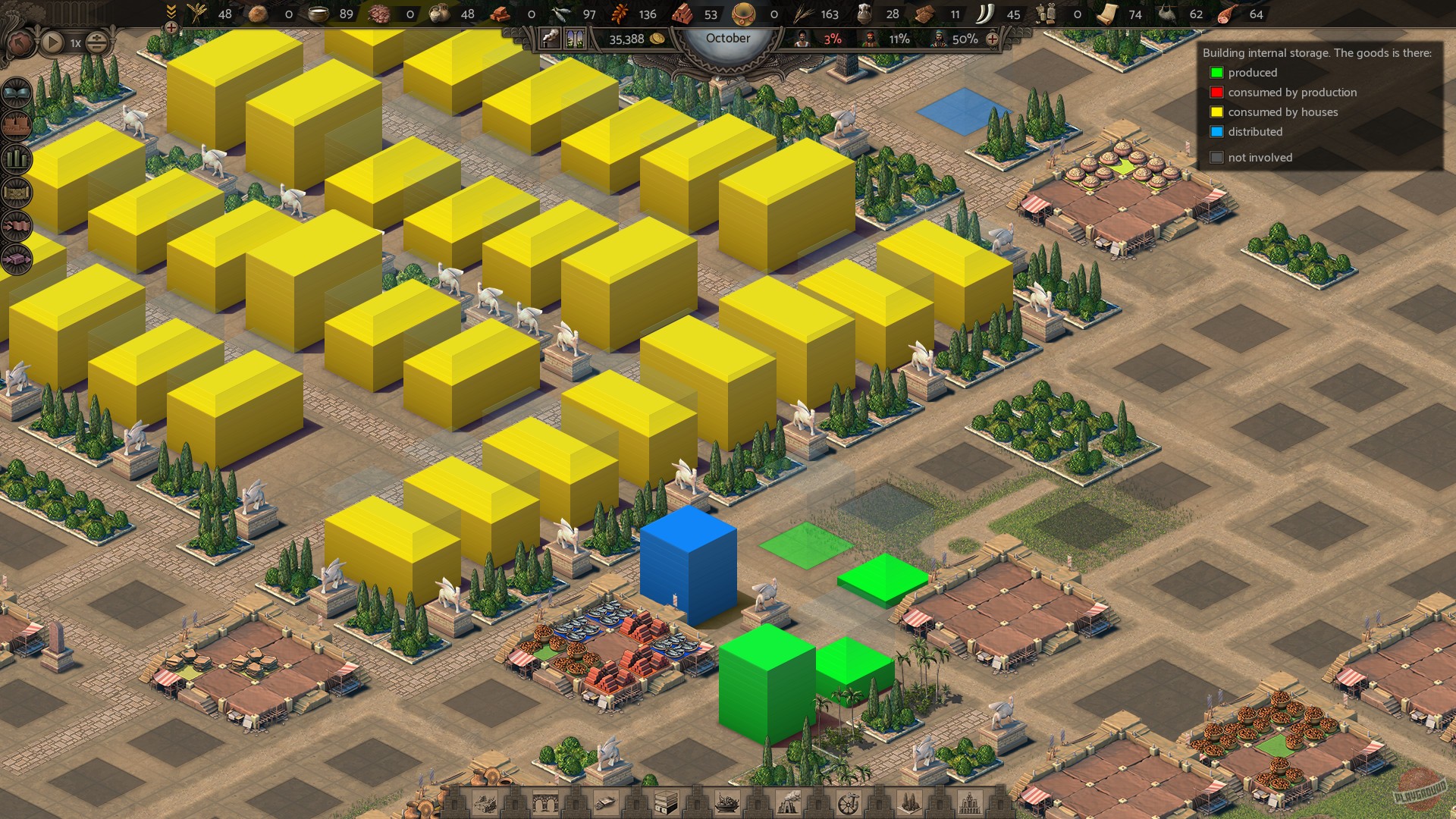The width and height of the screenshot is (1456, 819).
Task: Select the trade routes icon on the sidebar
Action: click(14, 225)
